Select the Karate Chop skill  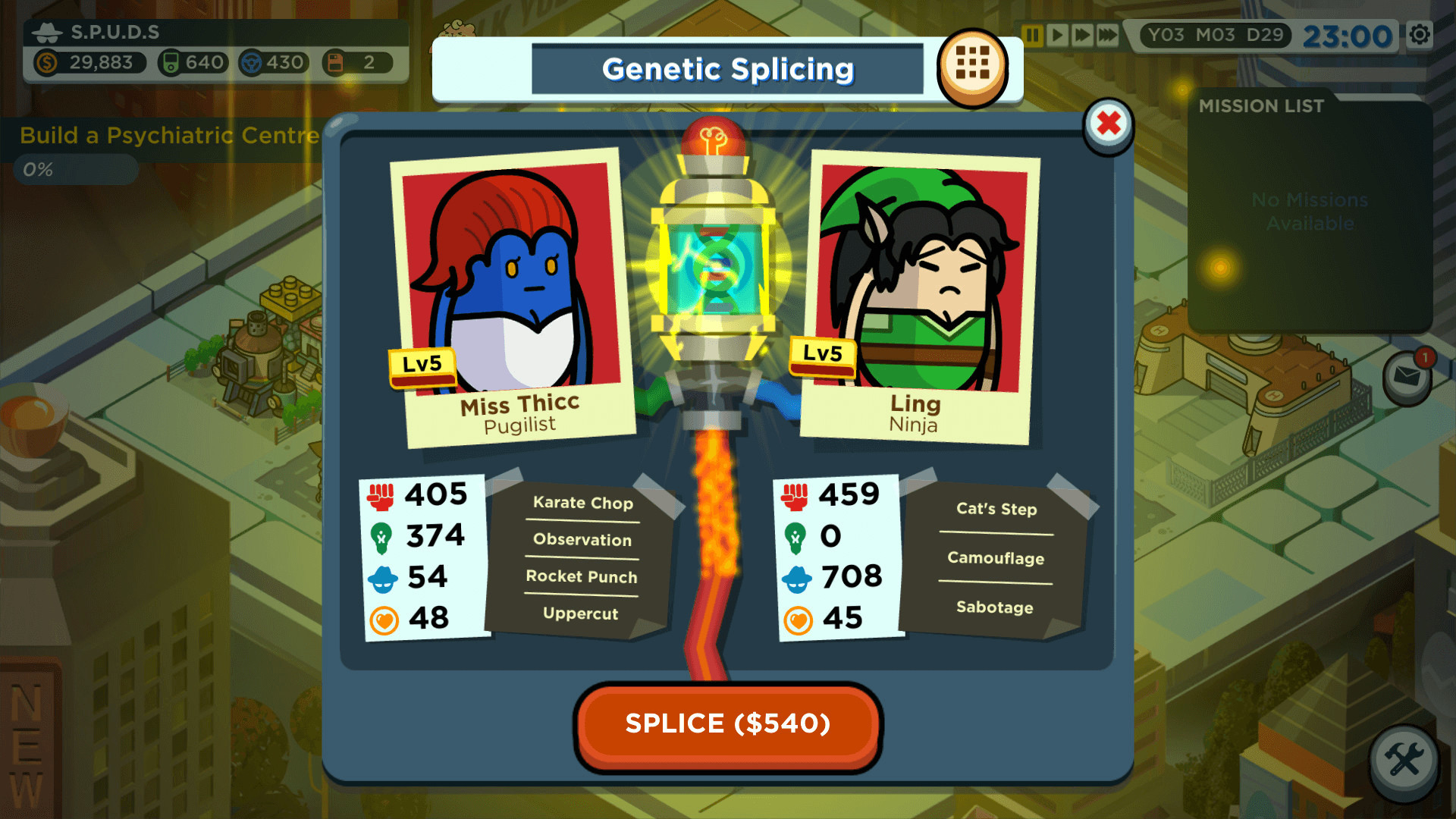pos(582,503)
